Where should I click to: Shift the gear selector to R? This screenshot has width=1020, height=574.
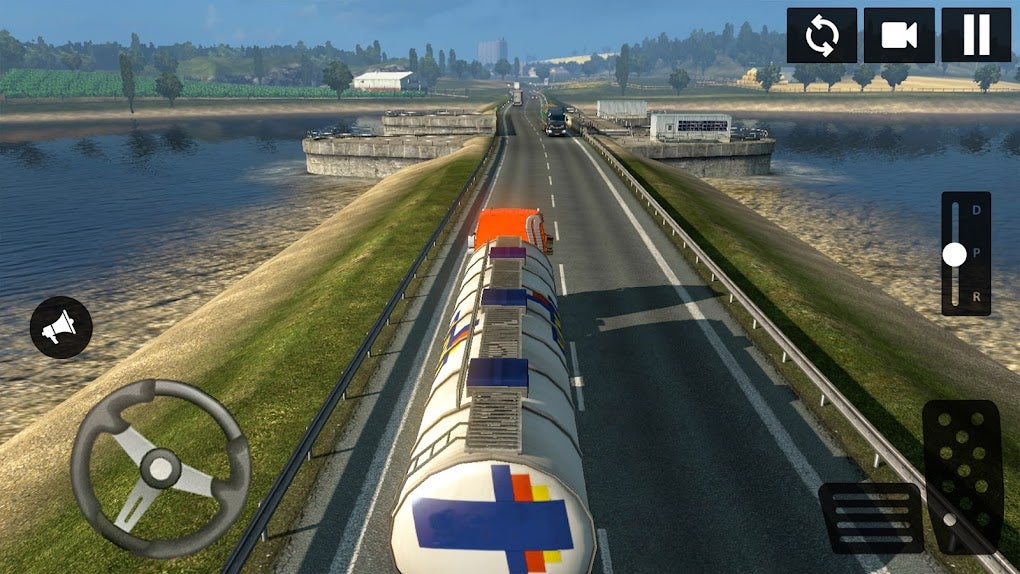pyautogui.click(x=977, y=298)
